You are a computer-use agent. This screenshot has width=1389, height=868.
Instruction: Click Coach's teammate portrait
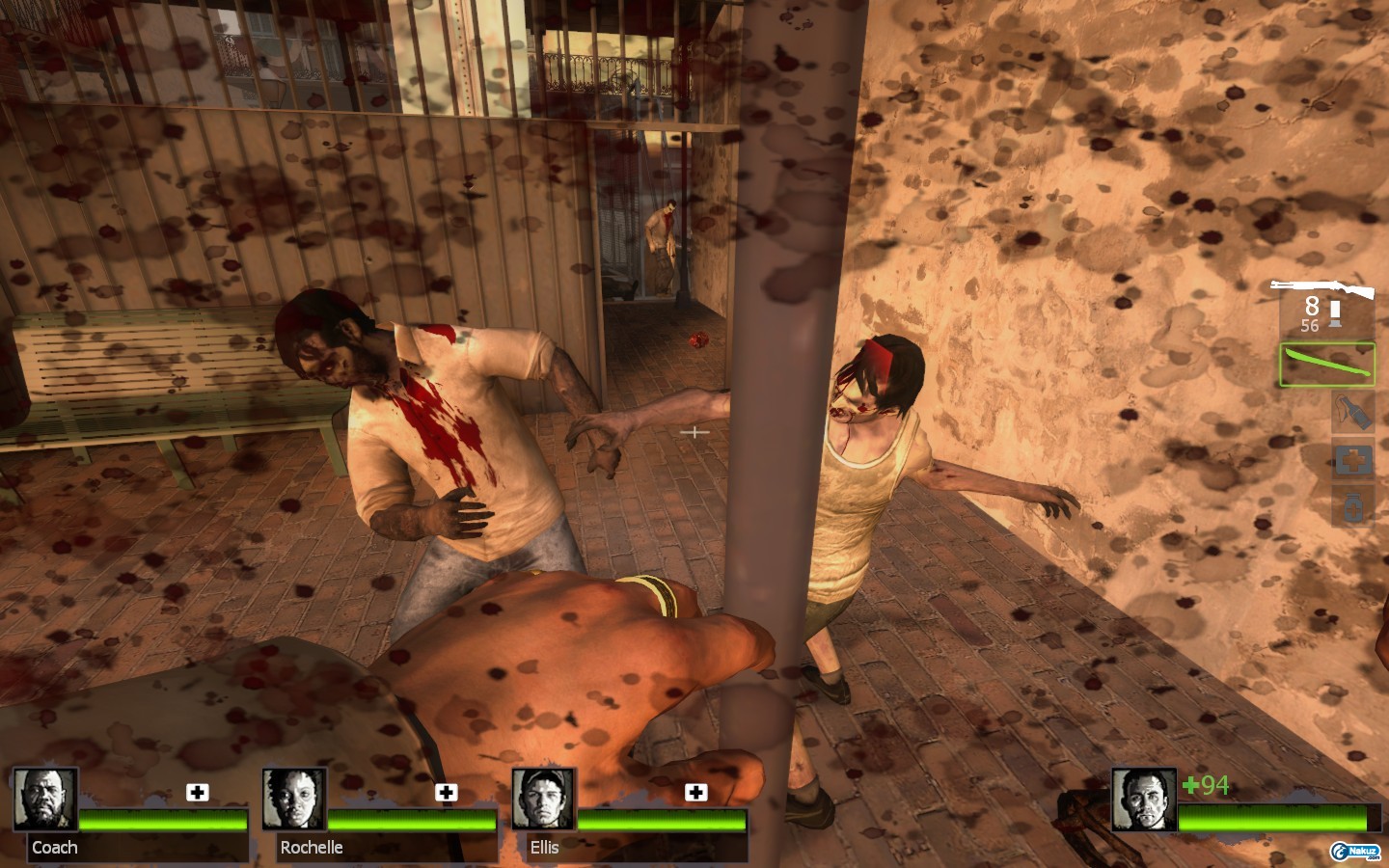[45, 799]
